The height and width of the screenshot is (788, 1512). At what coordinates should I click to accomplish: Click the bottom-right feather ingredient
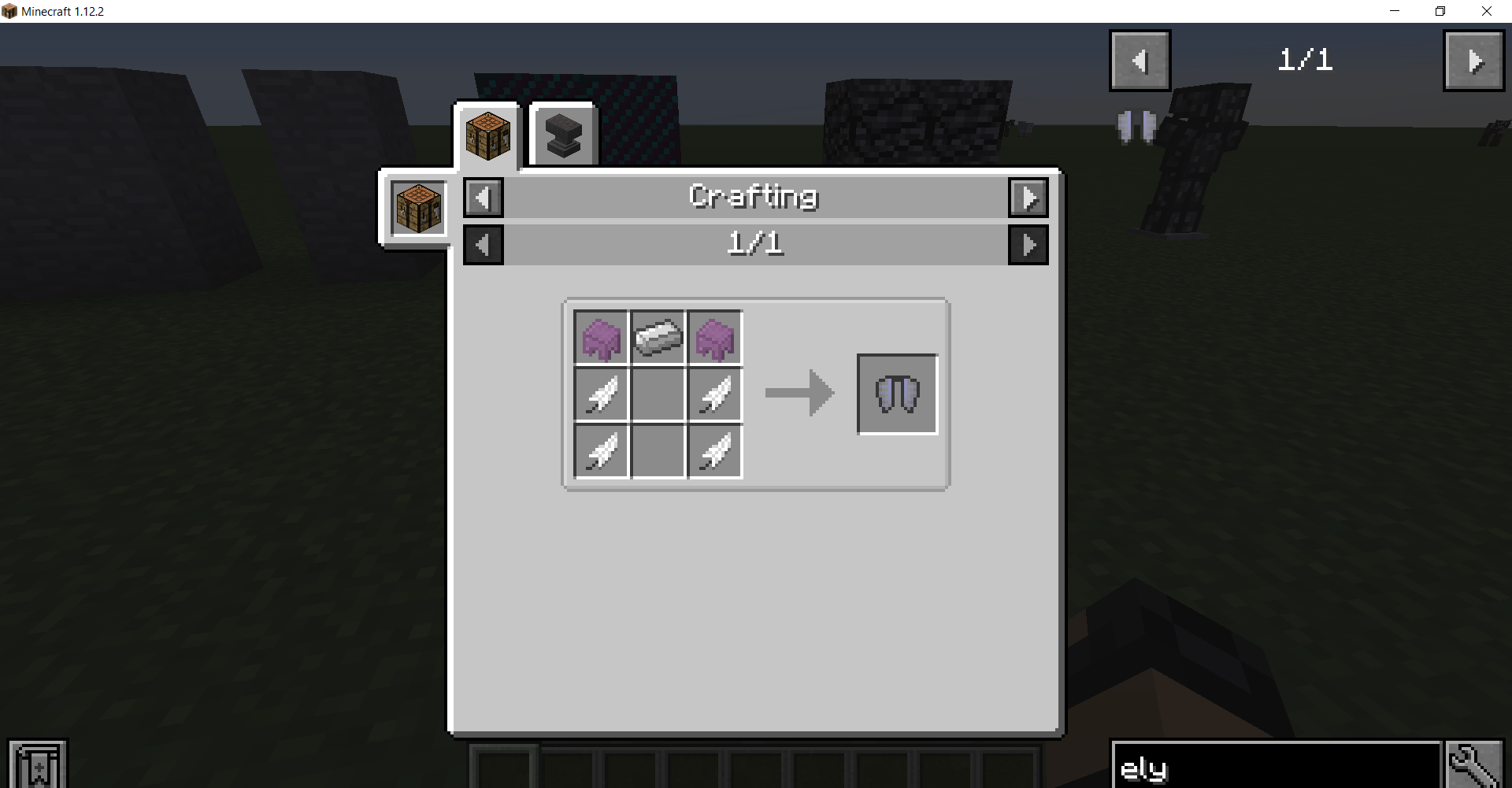(714, 451)
